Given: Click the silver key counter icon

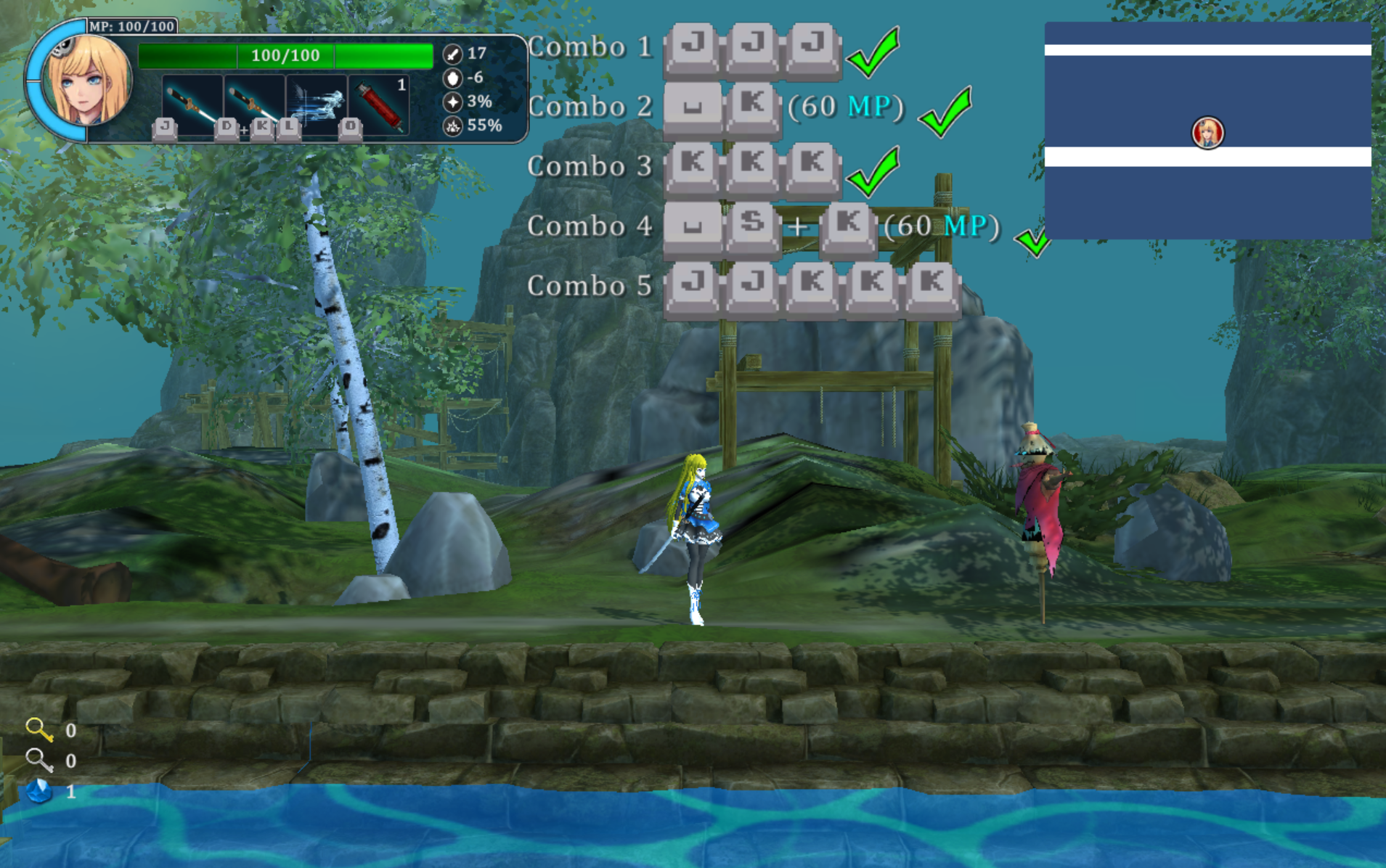Looking at the screenshot, I should (38, 760).
